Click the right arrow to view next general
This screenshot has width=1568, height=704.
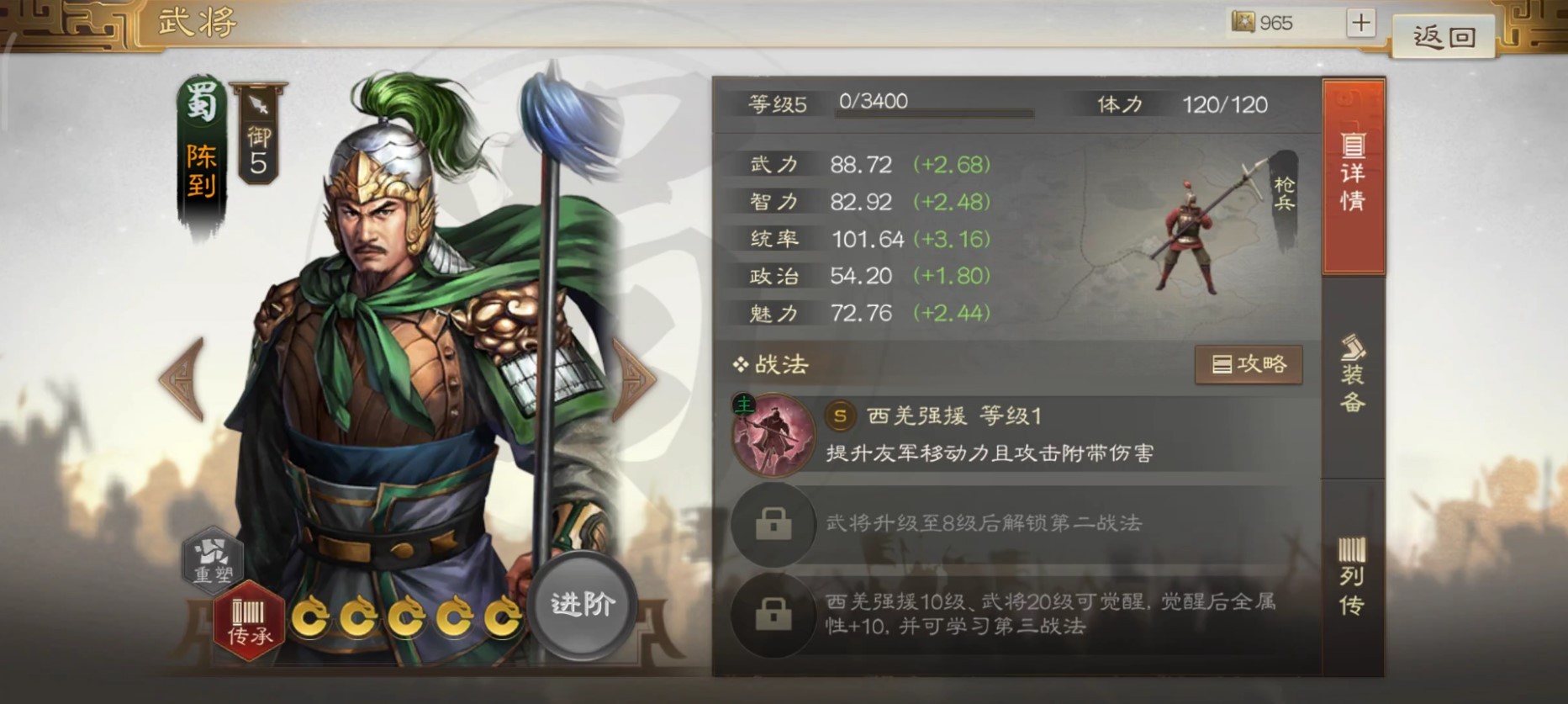pos(635,380)
